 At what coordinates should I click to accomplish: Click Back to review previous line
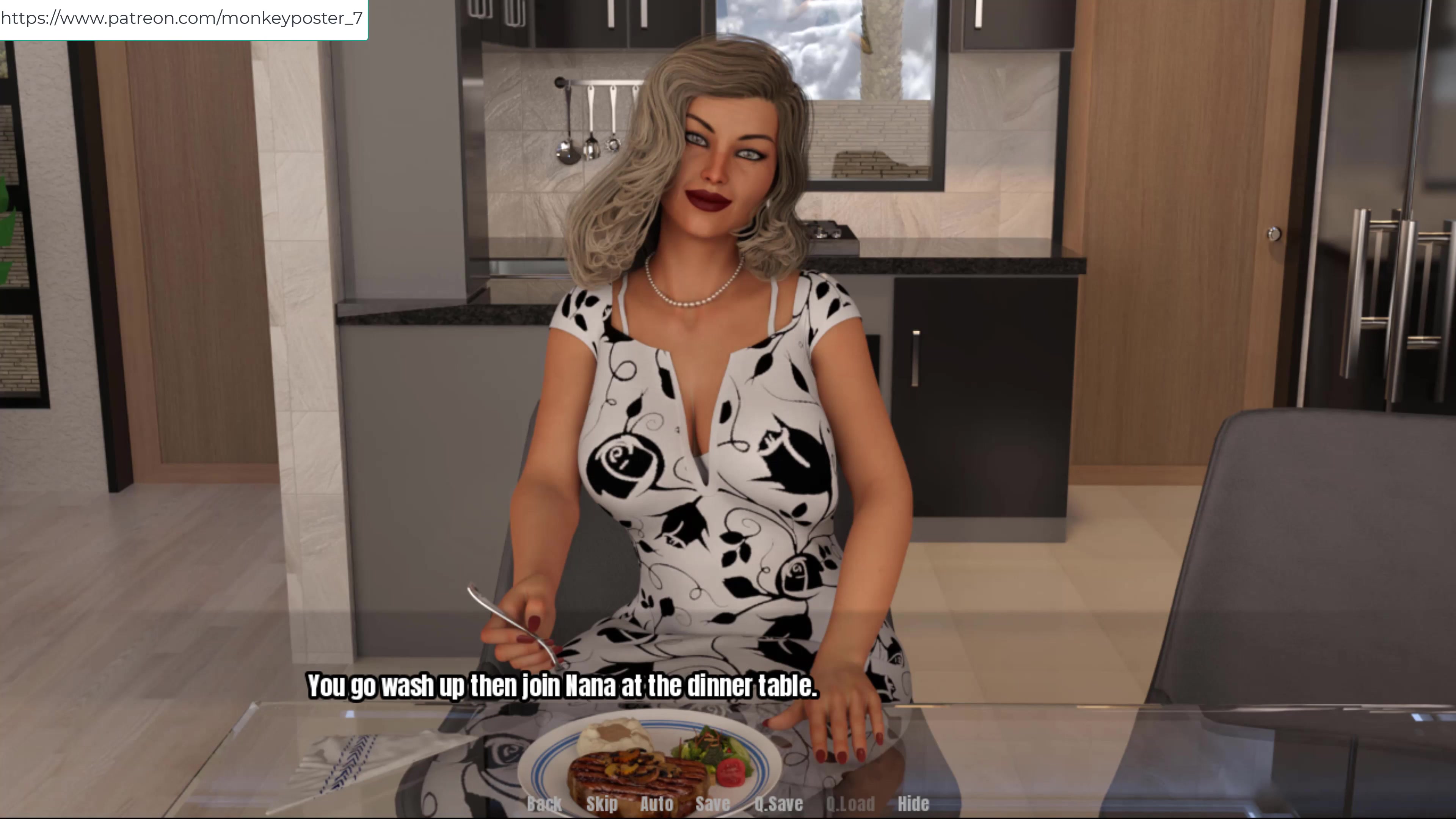point(544,803)
